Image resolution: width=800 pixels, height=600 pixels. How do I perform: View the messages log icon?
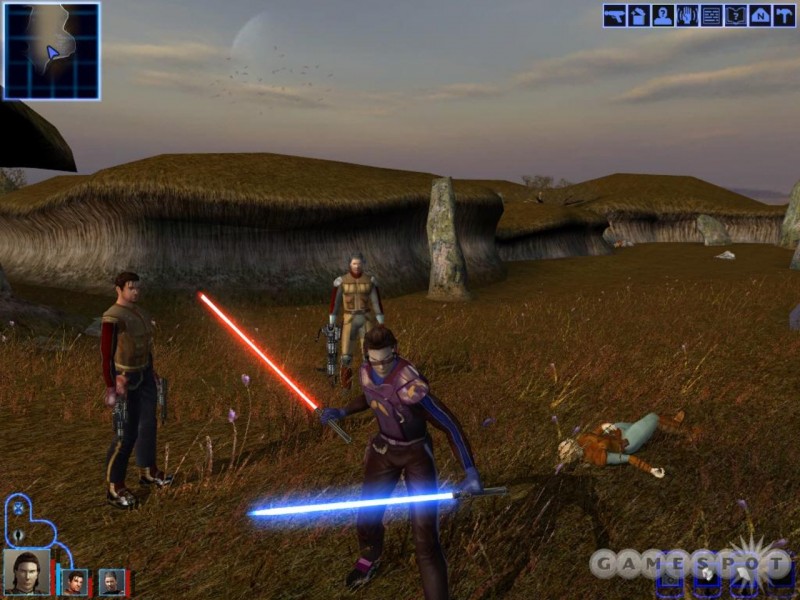coord(711,16)
